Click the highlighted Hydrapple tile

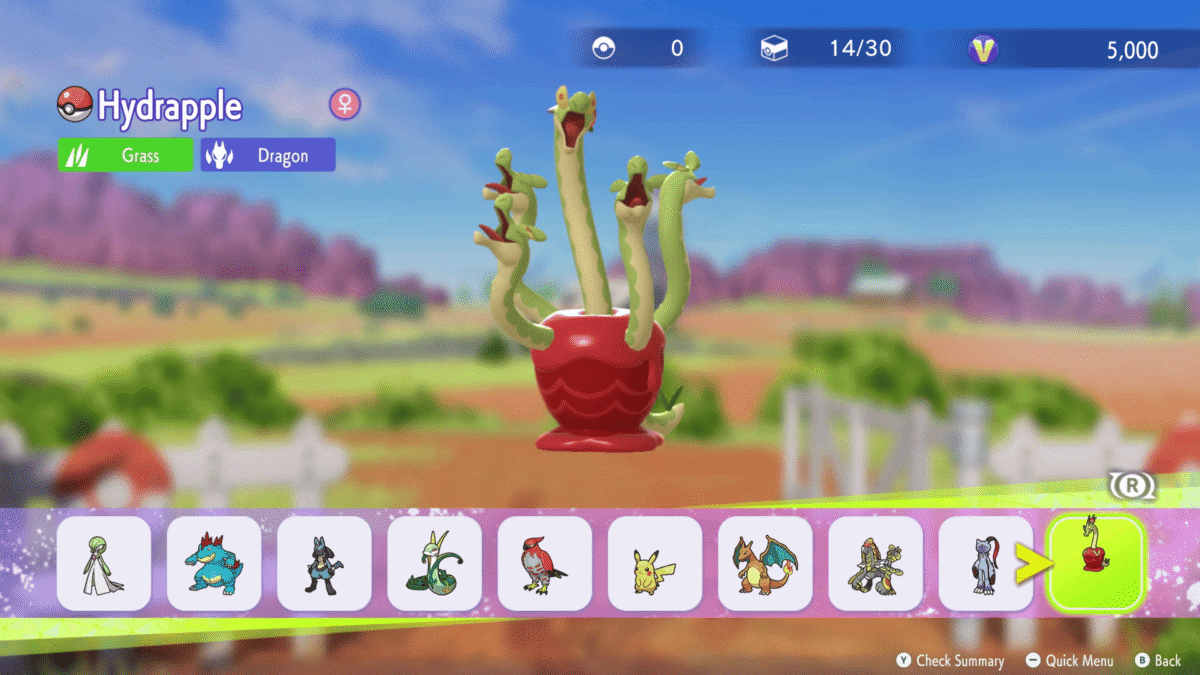click(x=1096, y=564)
